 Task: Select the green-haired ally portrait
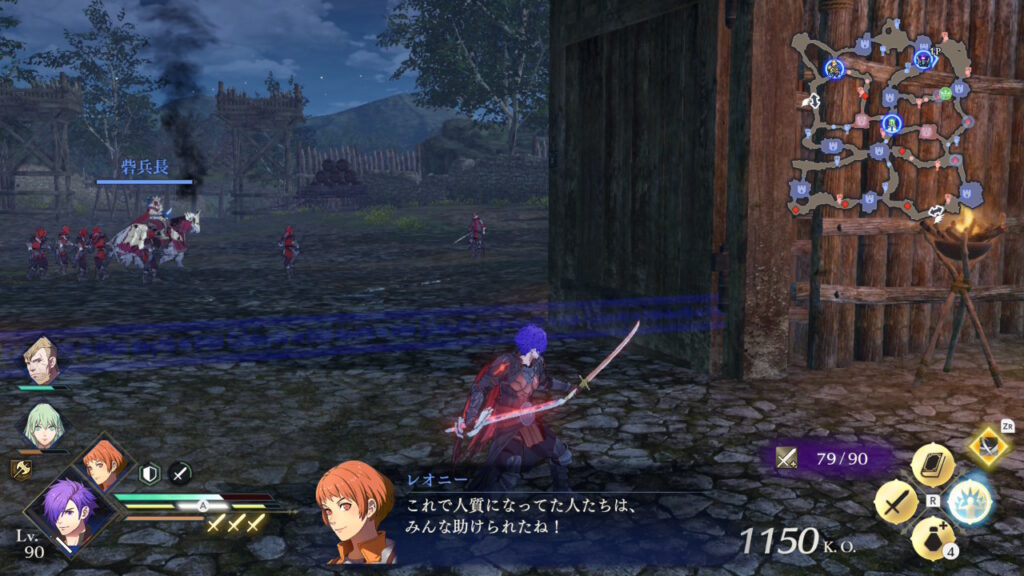[42, 425]
